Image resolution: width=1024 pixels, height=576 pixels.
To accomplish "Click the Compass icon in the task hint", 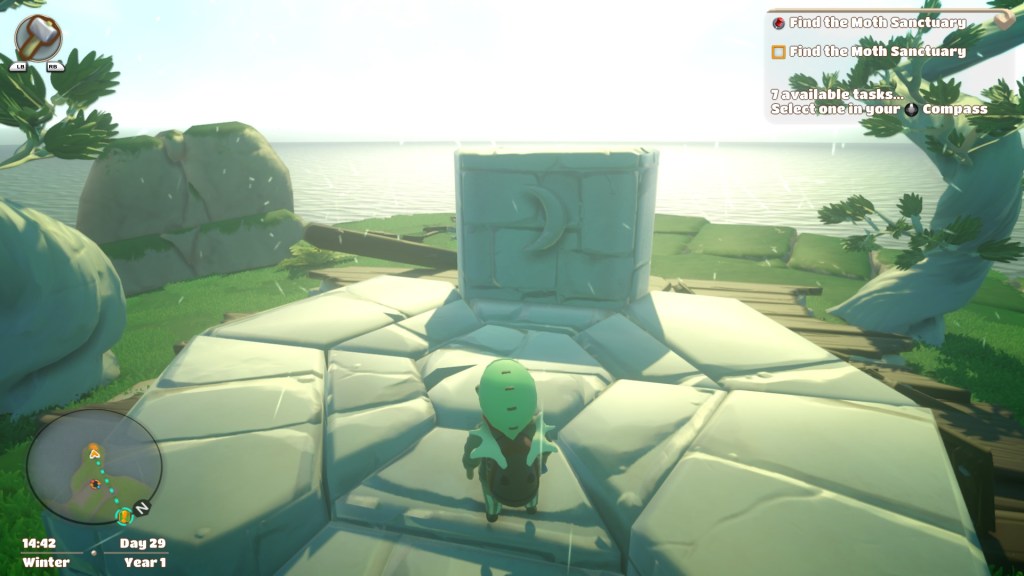I will point(912,109).
